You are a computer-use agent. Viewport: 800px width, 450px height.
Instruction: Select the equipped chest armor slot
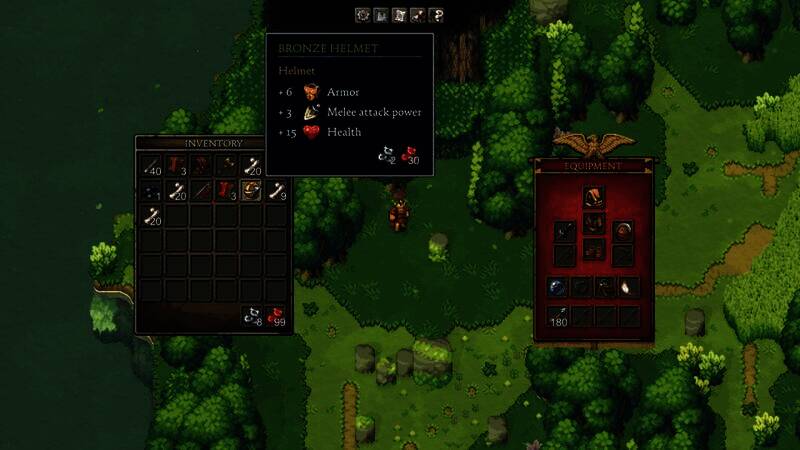pyautogui.click(x=593, y=222)
